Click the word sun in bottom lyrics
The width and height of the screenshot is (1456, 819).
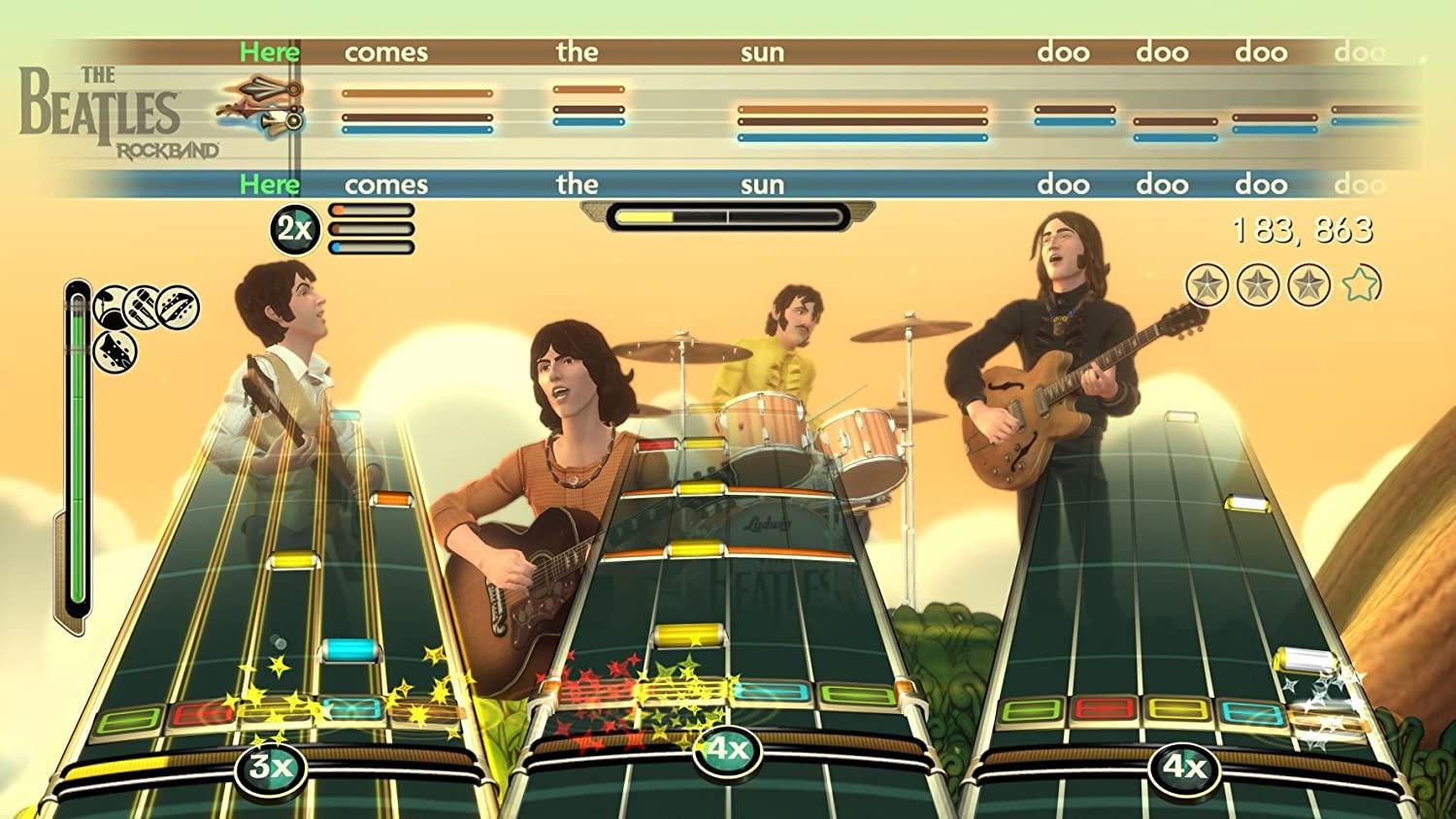(763, 184)
